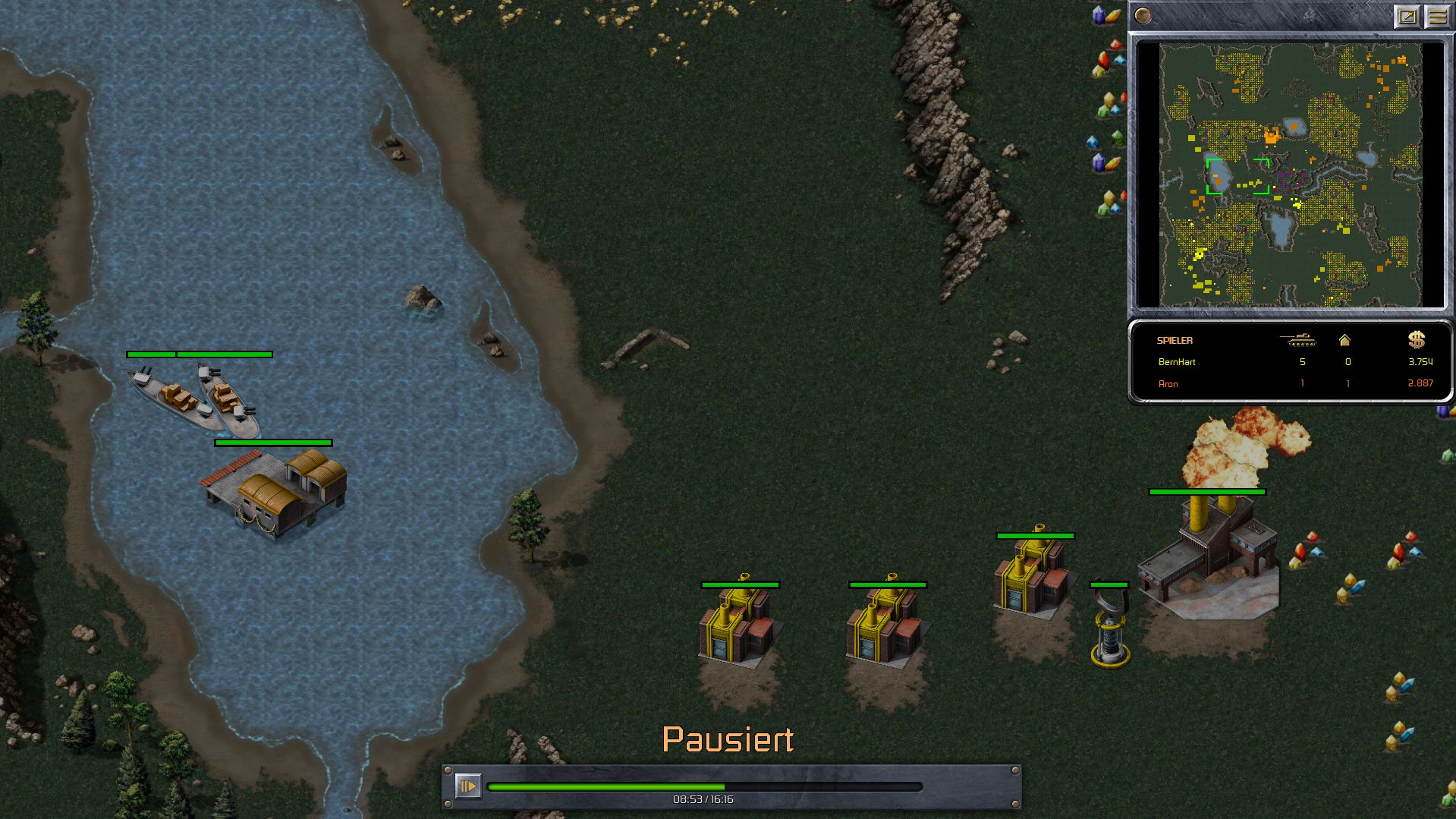This screenshot has height=819, width=1456.
Task: Click on the minimap
Action: pos(1290,175)
